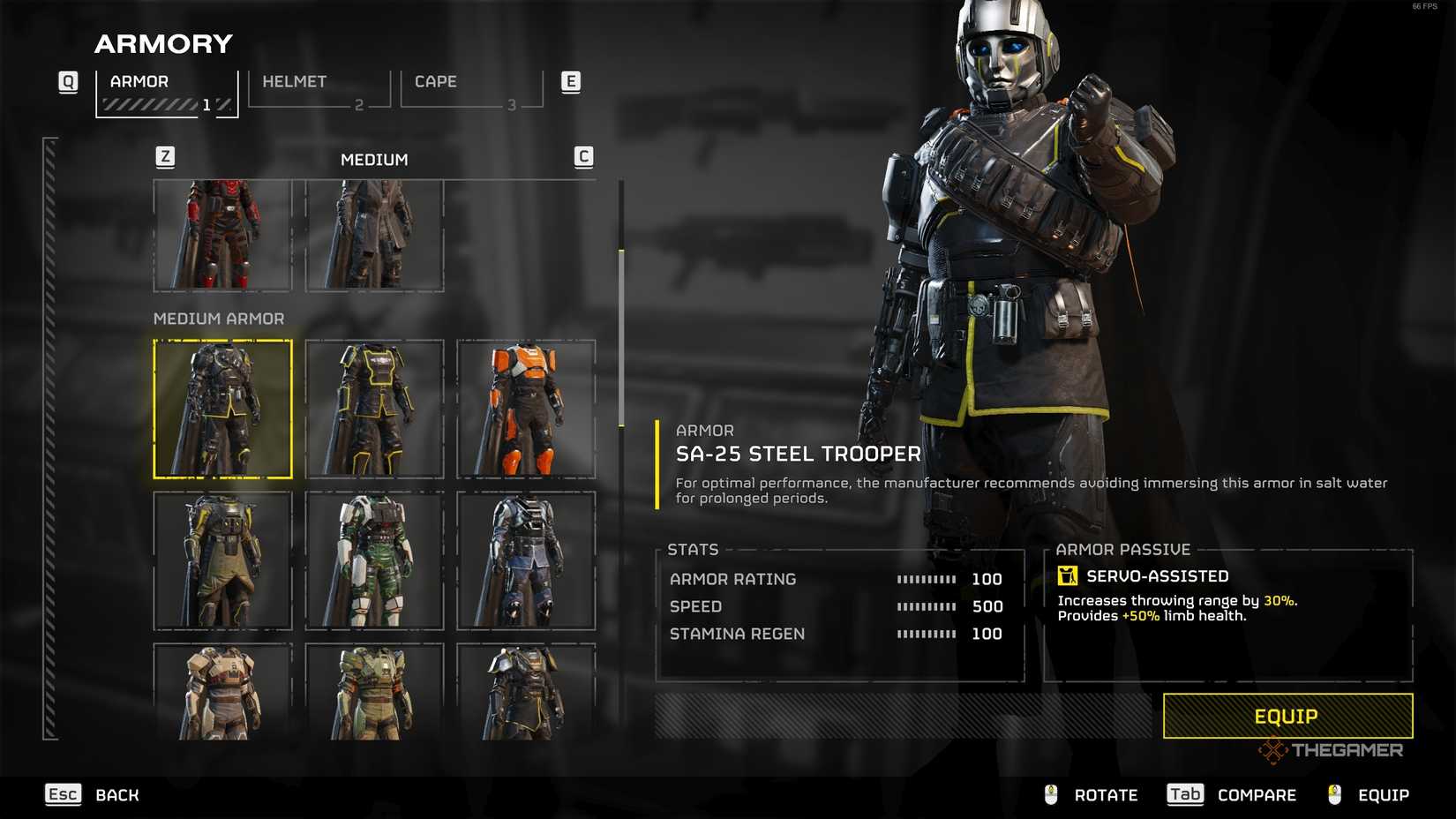
Task: Click the Tab key Compare icon
Action: point(1184,794)
